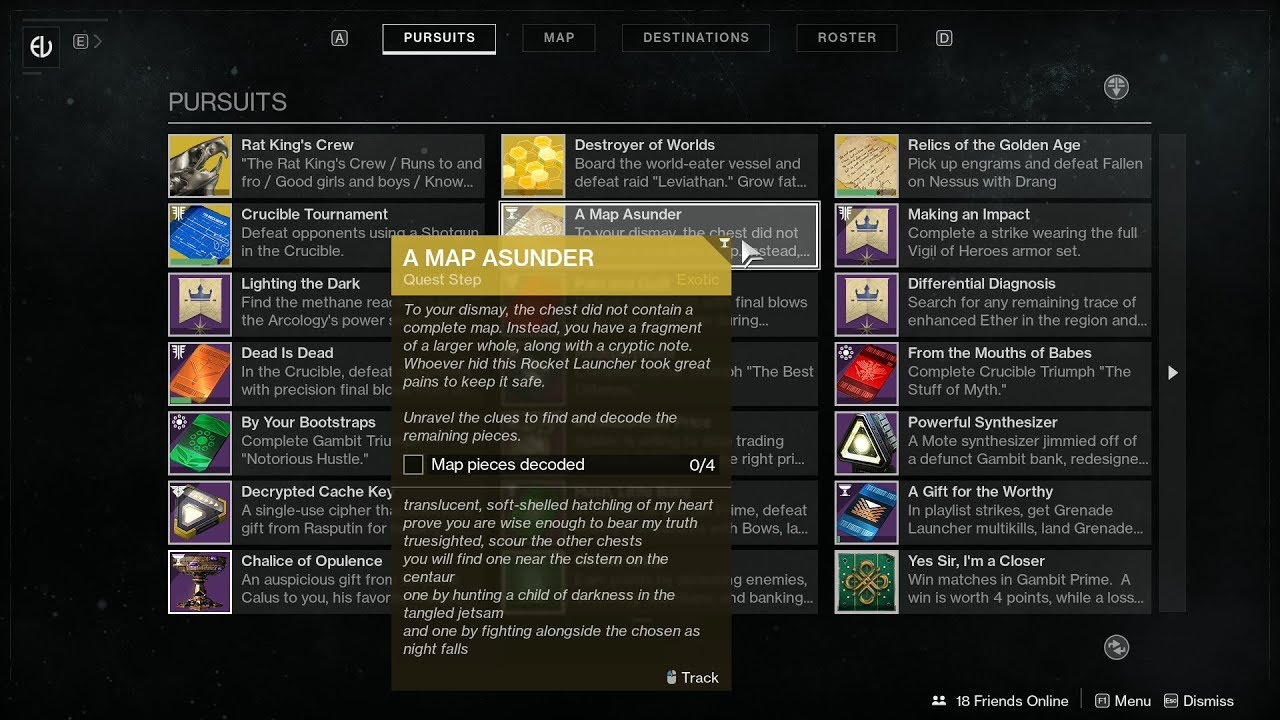Select the Powerful Synthesizer mote icon
The image size is (1280, 720).
866,443
